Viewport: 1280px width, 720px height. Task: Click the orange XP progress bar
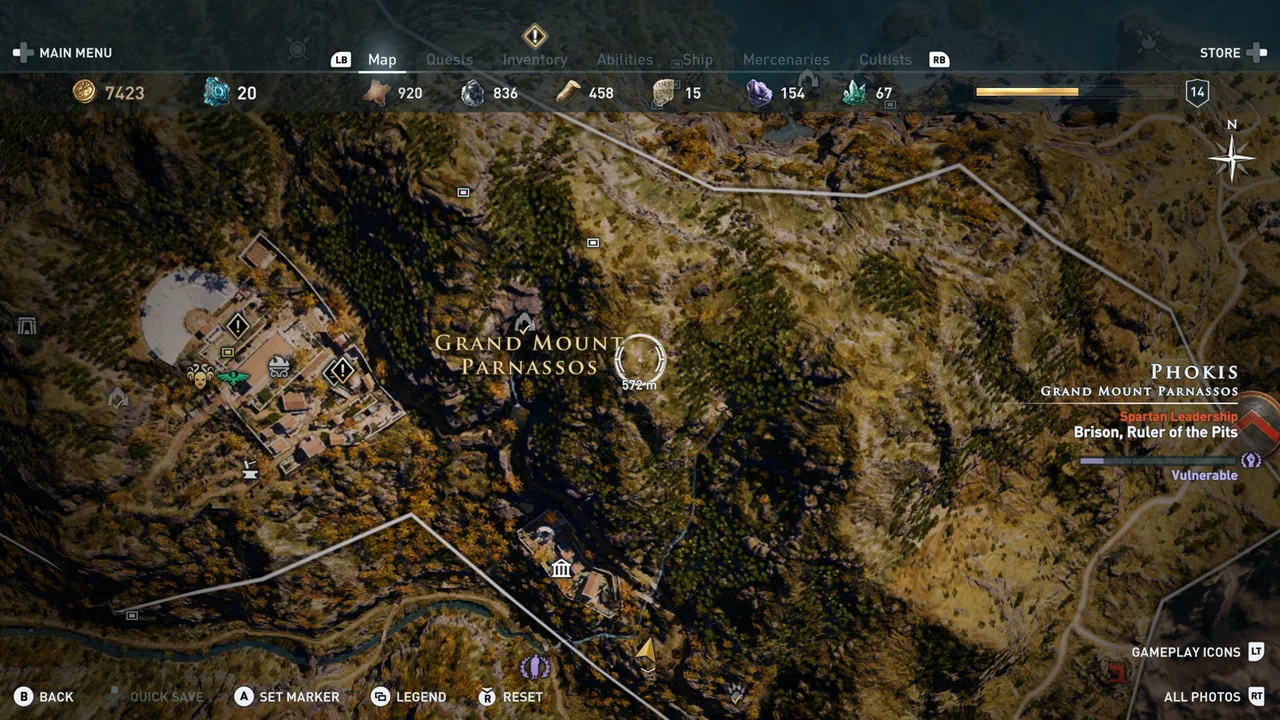(1027, 91)
